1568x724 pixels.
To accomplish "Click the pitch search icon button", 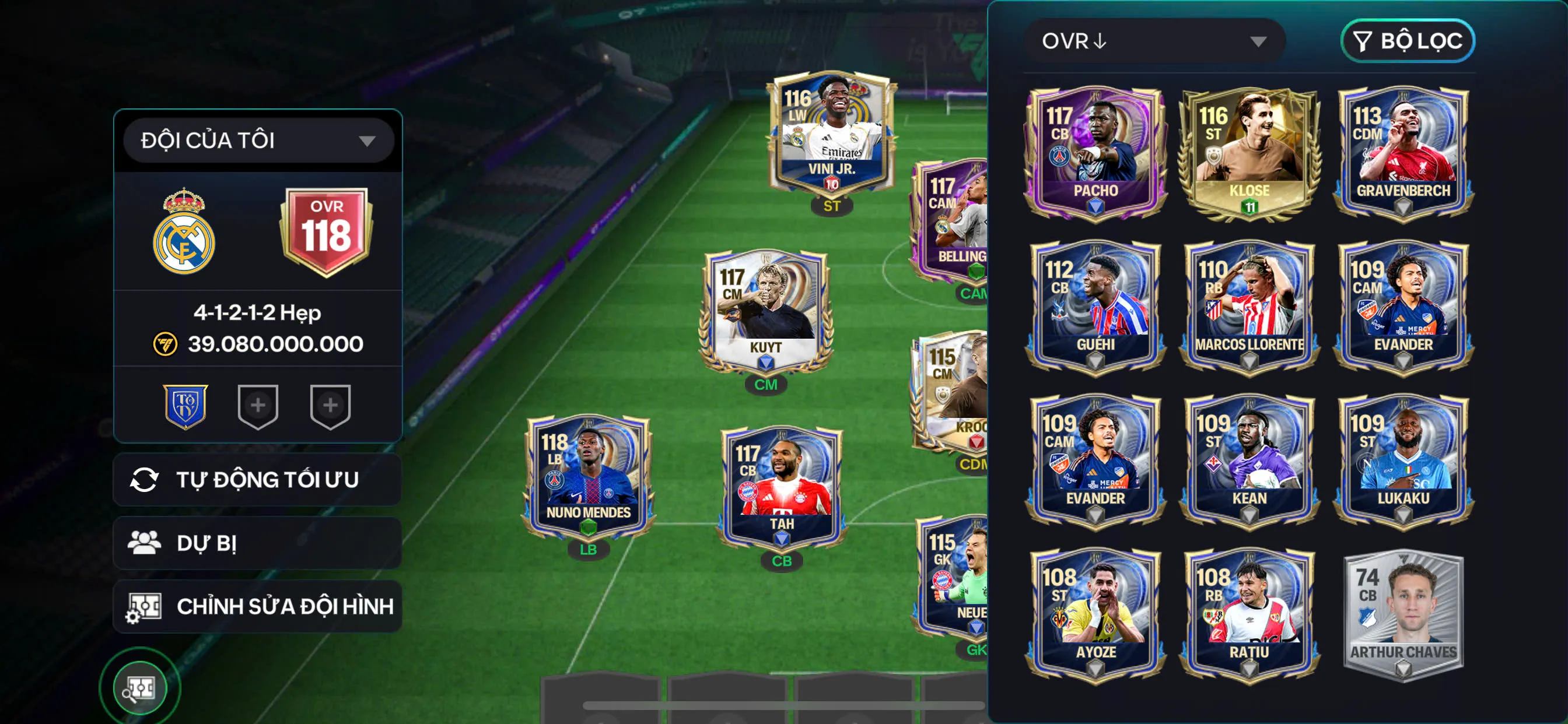I will [x=140, y=688].
